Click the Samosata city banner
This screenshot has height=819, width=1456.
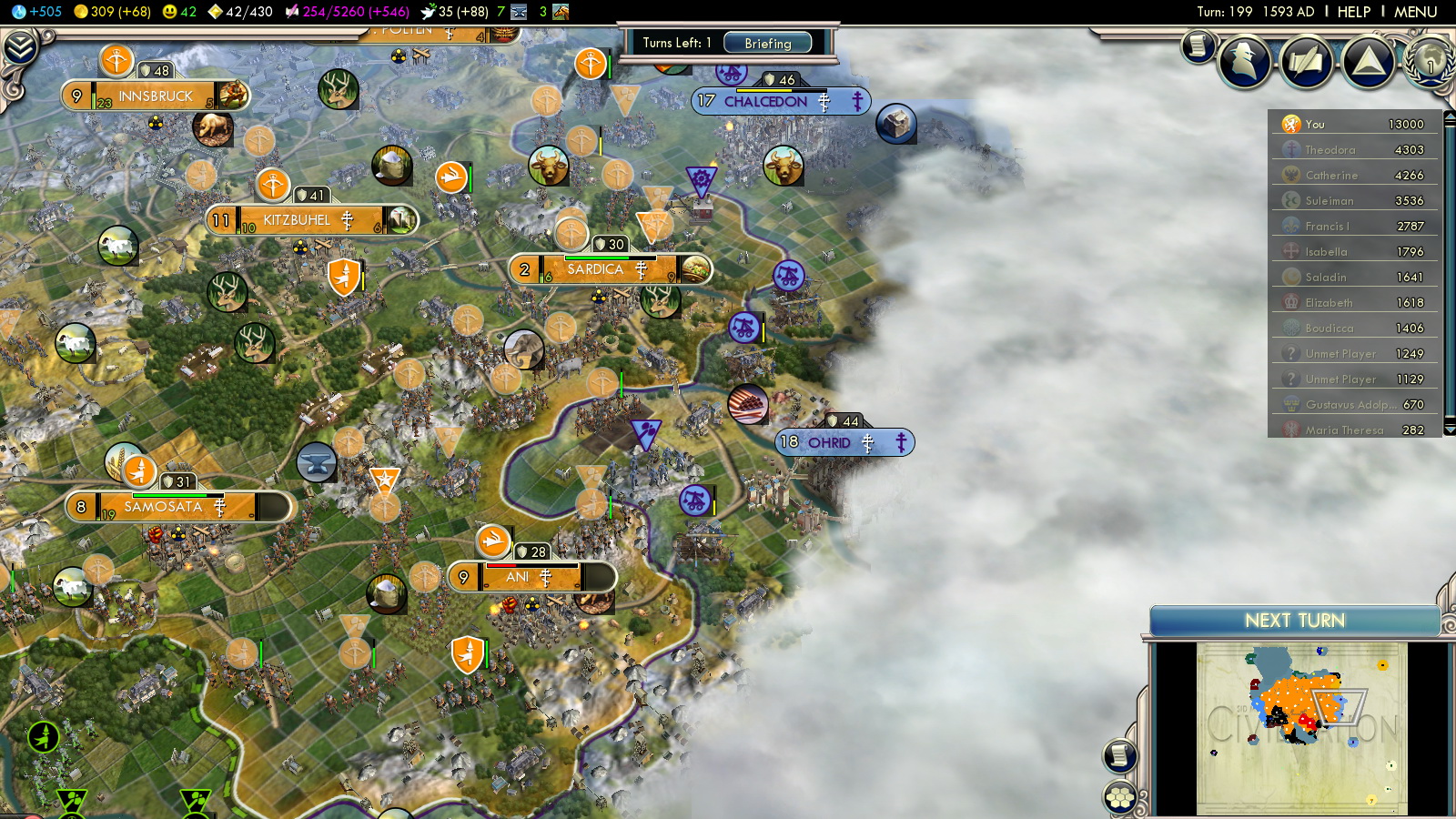(x=164, y=507)
